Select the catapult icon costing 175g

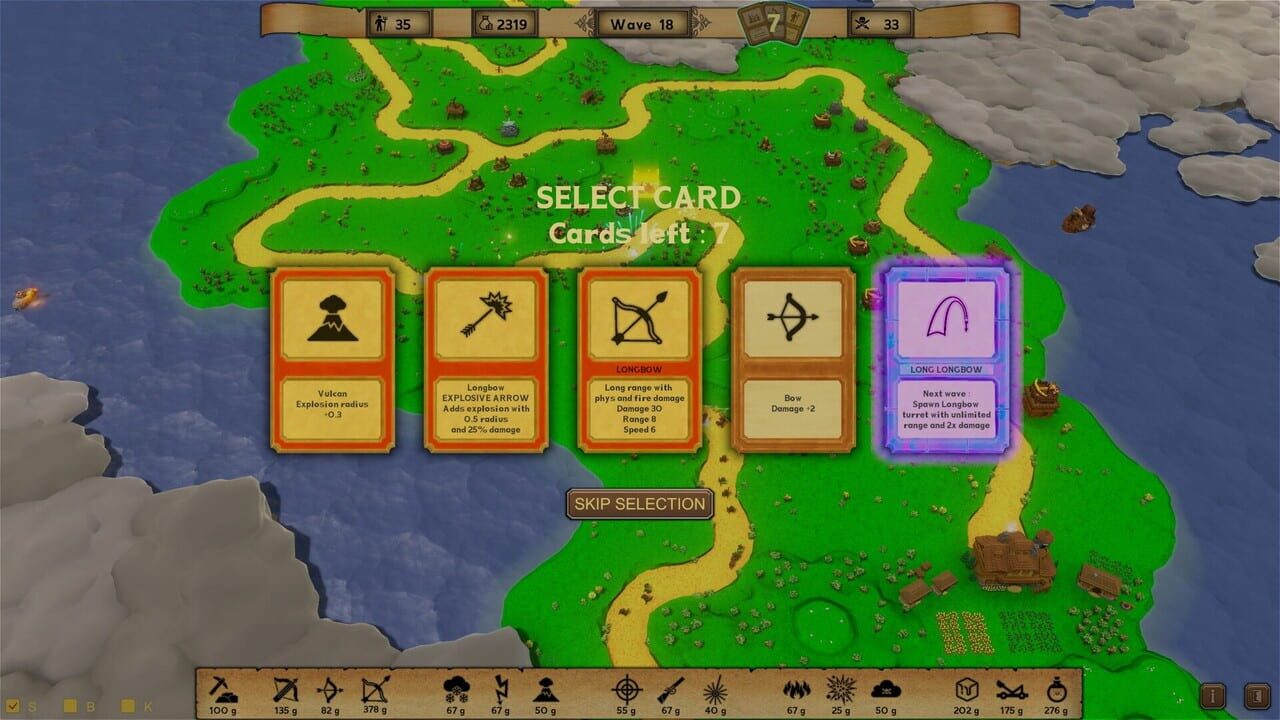tap(1012, 690)
